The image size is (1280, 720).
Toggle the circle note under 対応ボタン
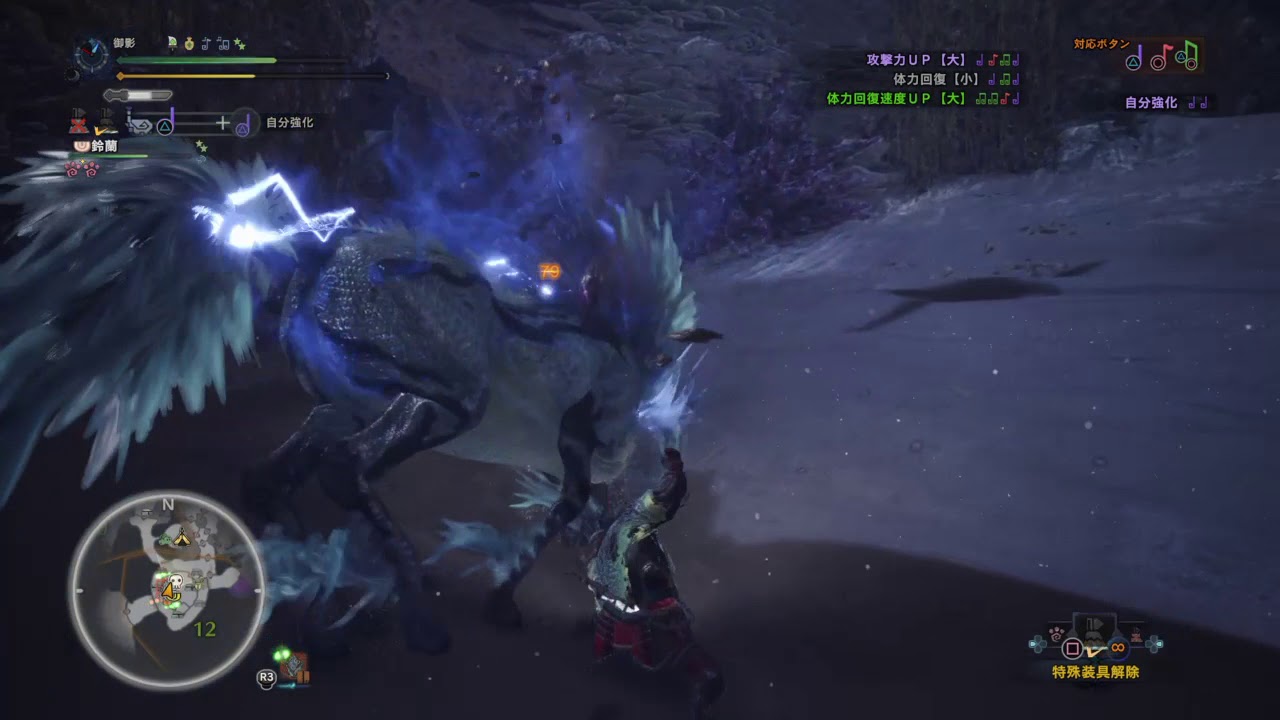[x=1157, y=63]
